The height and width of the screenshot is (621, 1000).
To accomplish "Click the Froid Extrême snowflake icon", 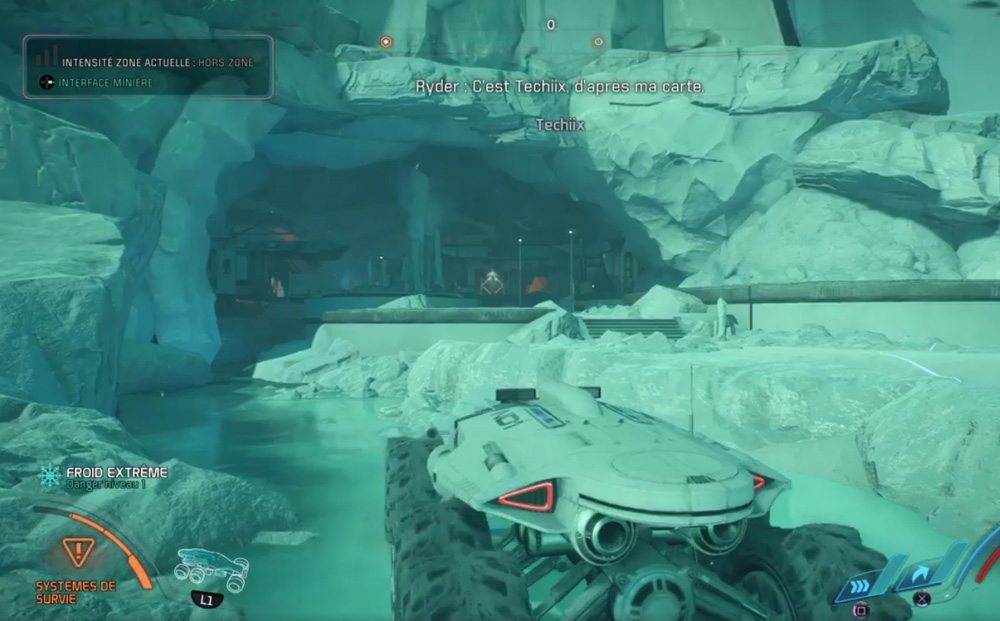I will click(49, 476).
